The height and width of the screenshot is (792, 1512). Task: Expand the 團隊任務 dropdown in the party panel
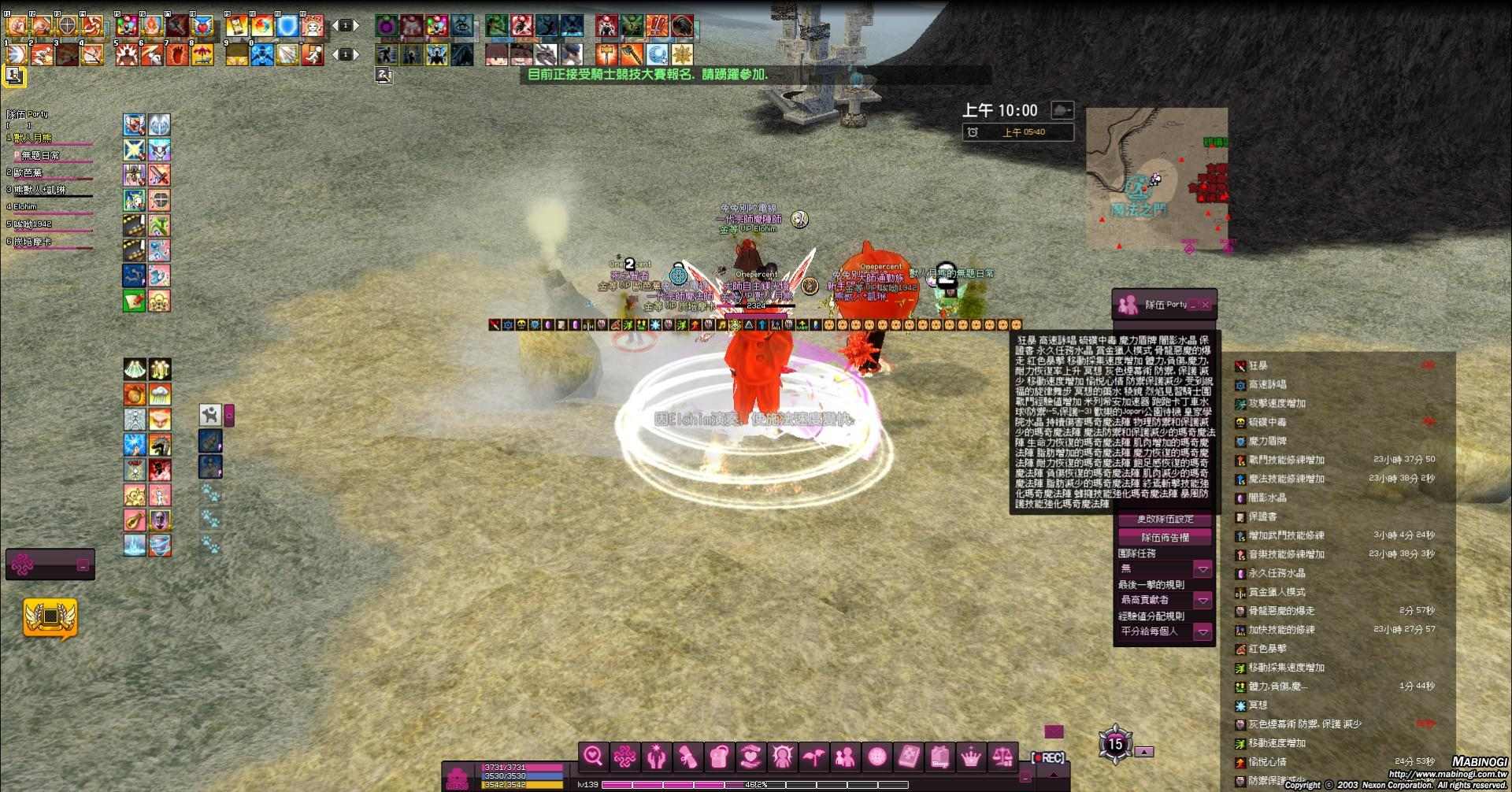coord(1203,568)
